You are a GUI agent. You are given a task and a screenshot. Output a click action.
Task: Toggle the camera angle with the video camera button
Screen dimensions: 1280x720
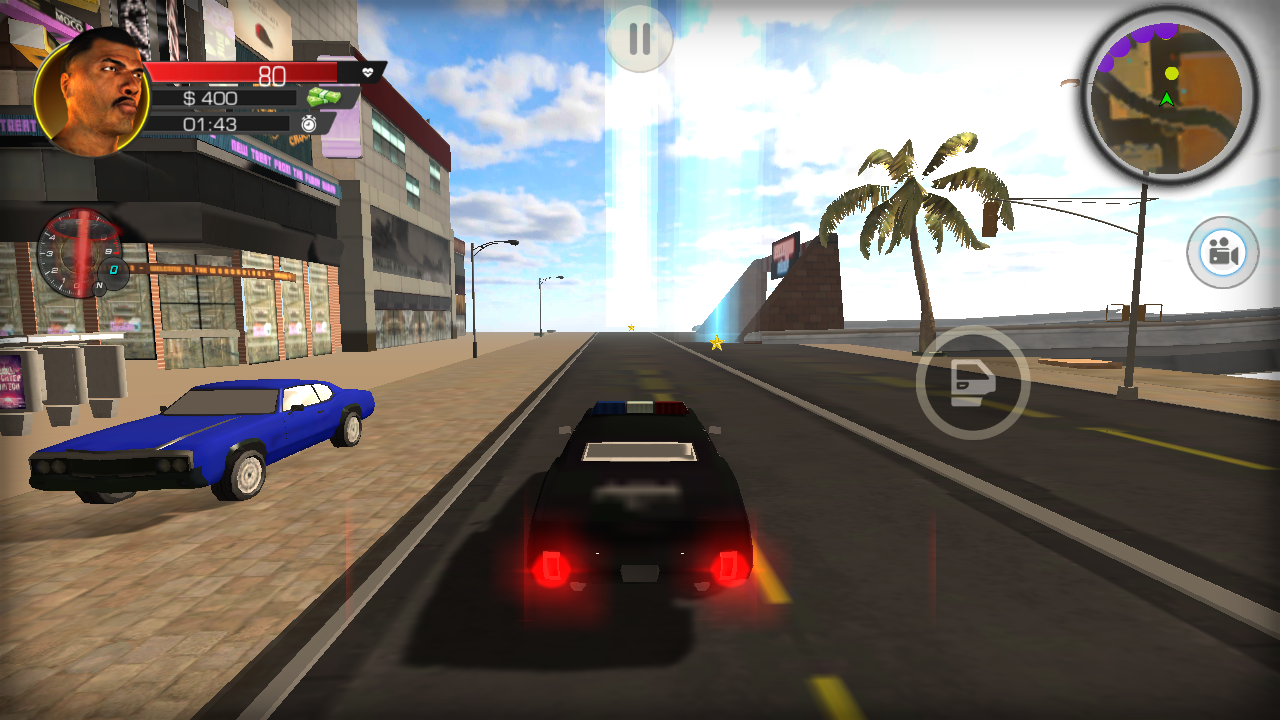click(1221, 253)
